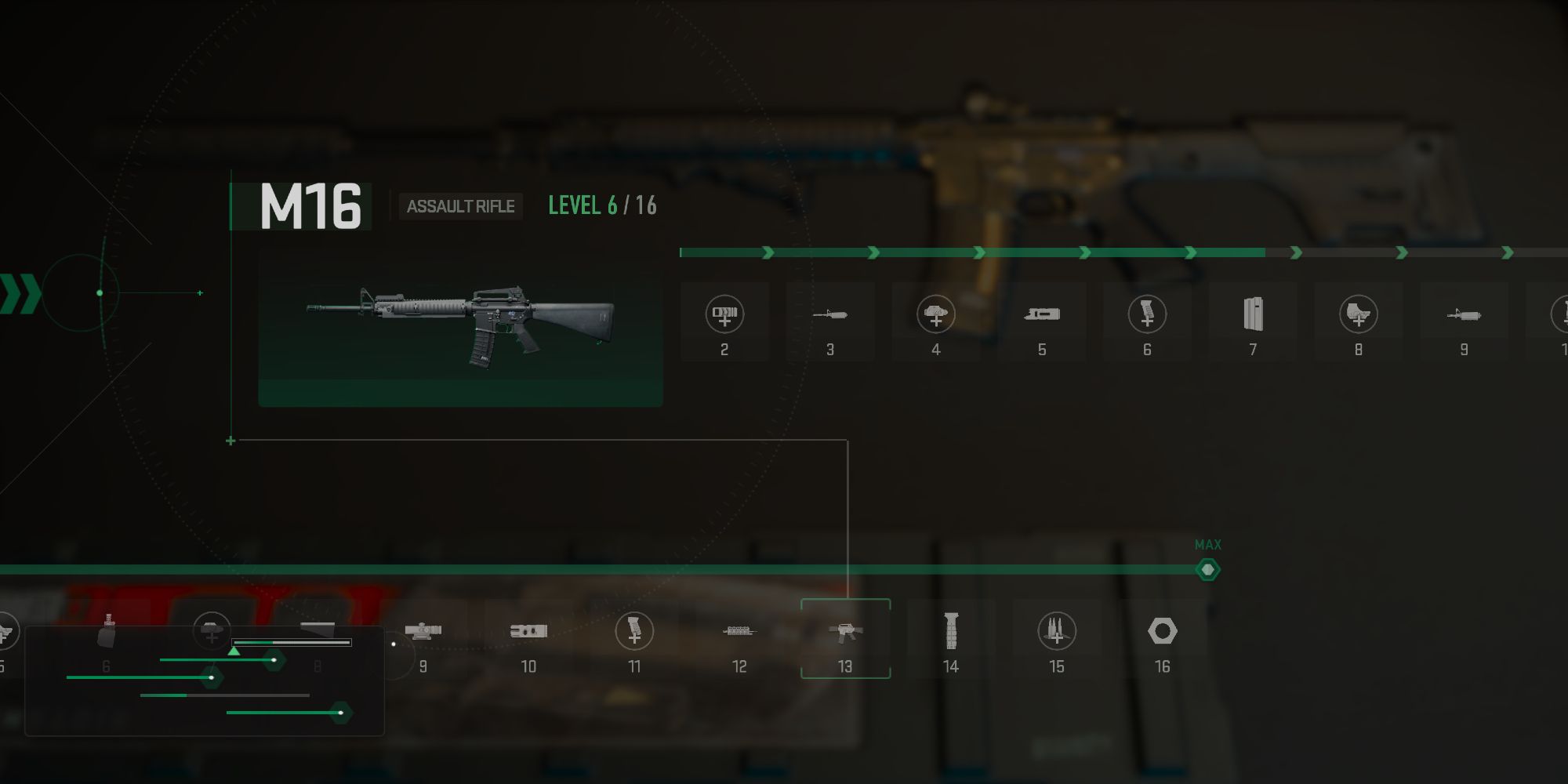Select the level 5 laser attachment unlock icon

(x=1041, y=314)
